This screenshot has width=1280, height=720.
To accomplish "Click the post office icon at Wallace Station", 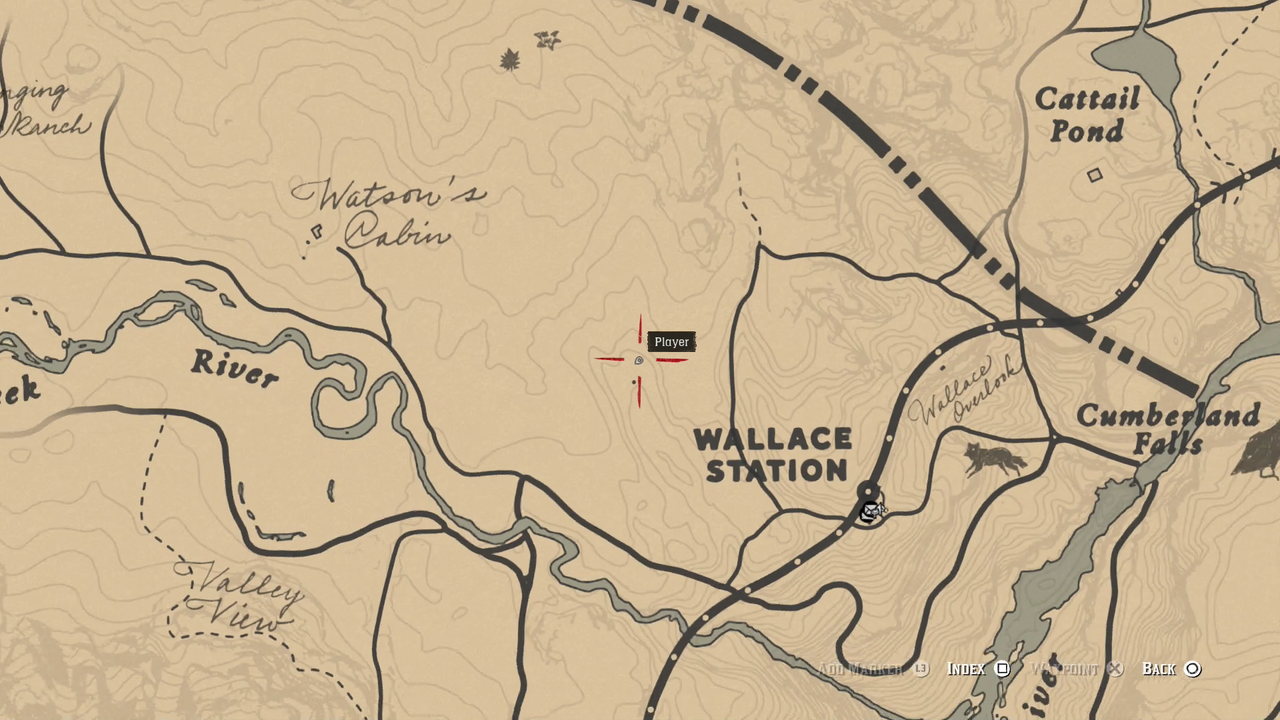I will (x=869, y=511).
